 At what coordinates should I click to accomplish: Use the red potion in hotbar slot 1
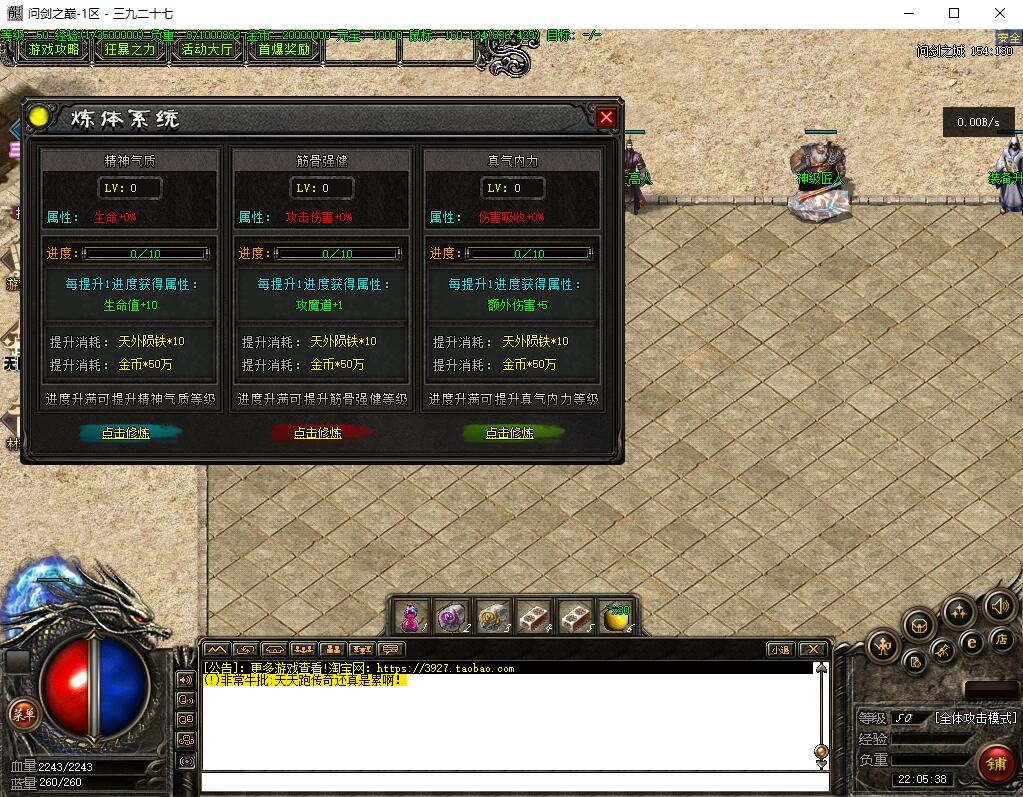[411, 617]
